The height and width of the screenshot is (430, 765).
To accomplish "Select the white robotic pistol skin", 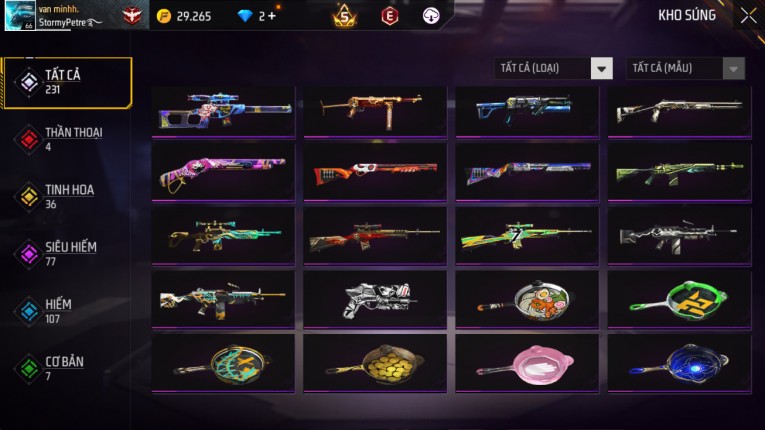I will (375, 299).
